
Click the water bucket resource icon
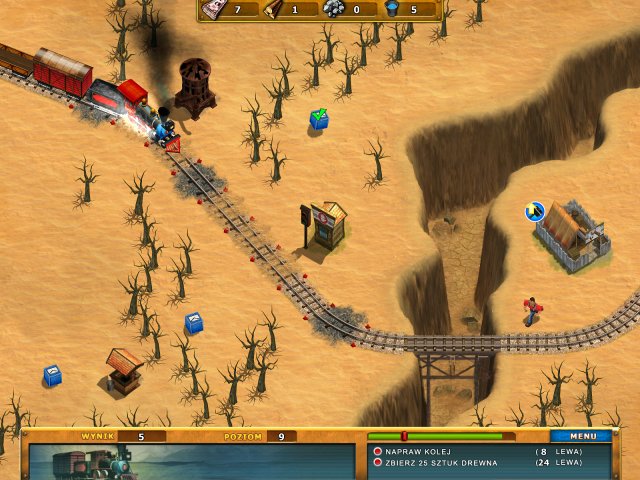pyautogui.click(x=391, y=9)
